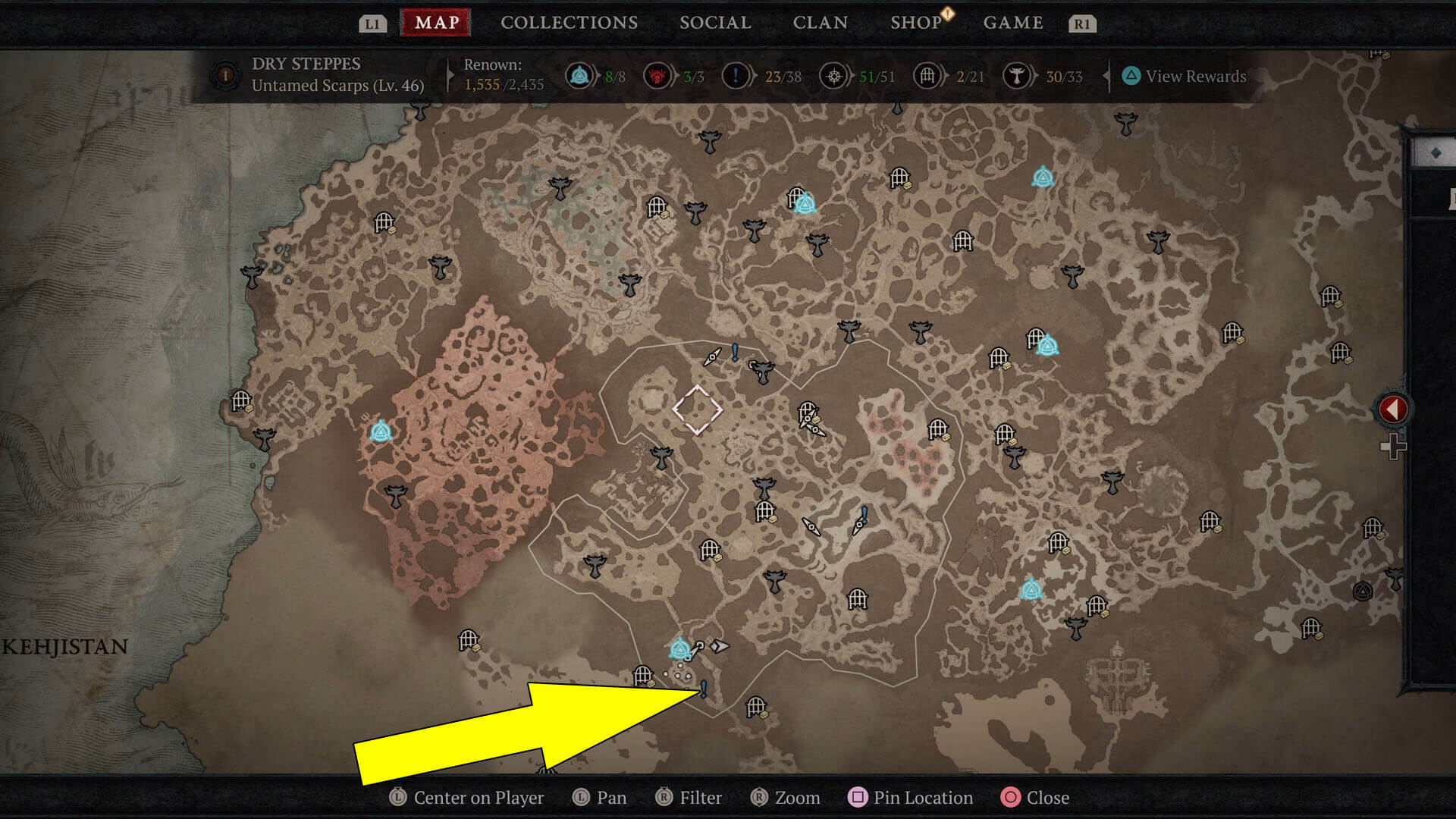1456x819 pixels.
Task: Open the SHOP tab with the notification badge
Action: 915,22
